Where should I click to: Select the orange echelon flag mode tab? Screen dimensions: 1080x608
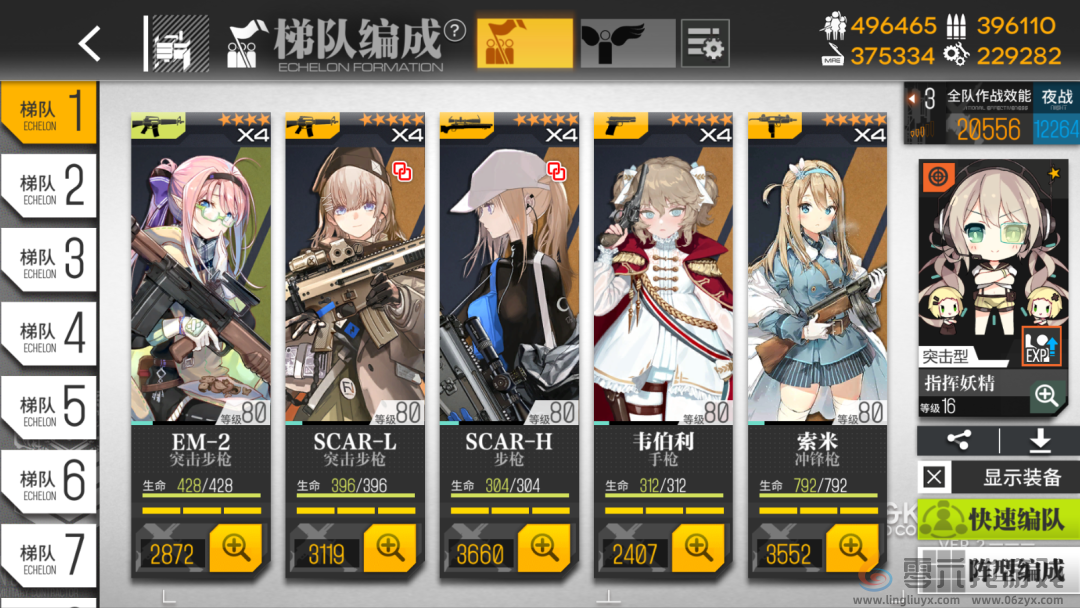pyautogui.click(x=524, y=43)
